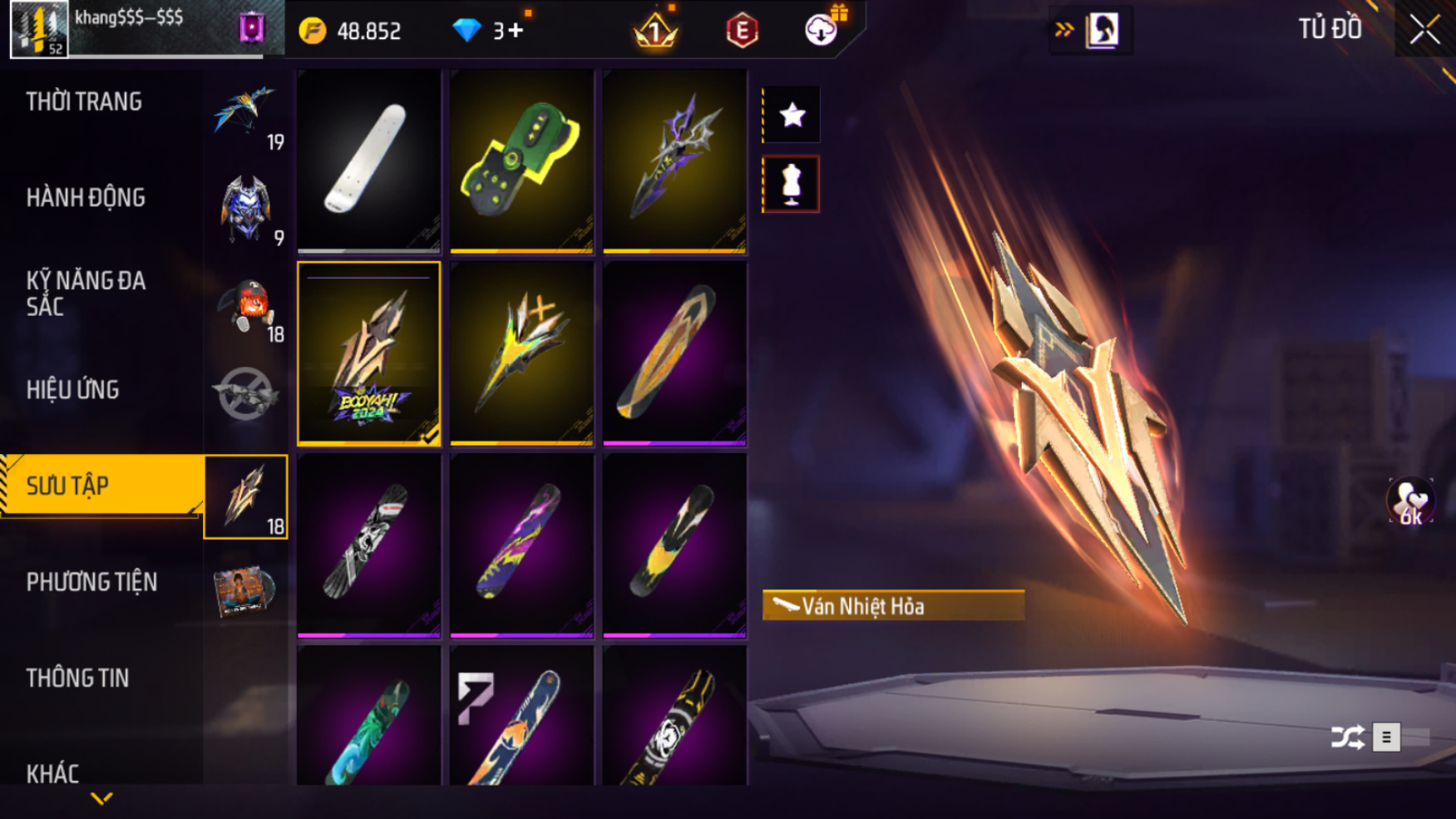The image size is (1456, 819).
Task: Select the KỸ NĂNG ĐA SẮC category
Action: coord(86,293)
